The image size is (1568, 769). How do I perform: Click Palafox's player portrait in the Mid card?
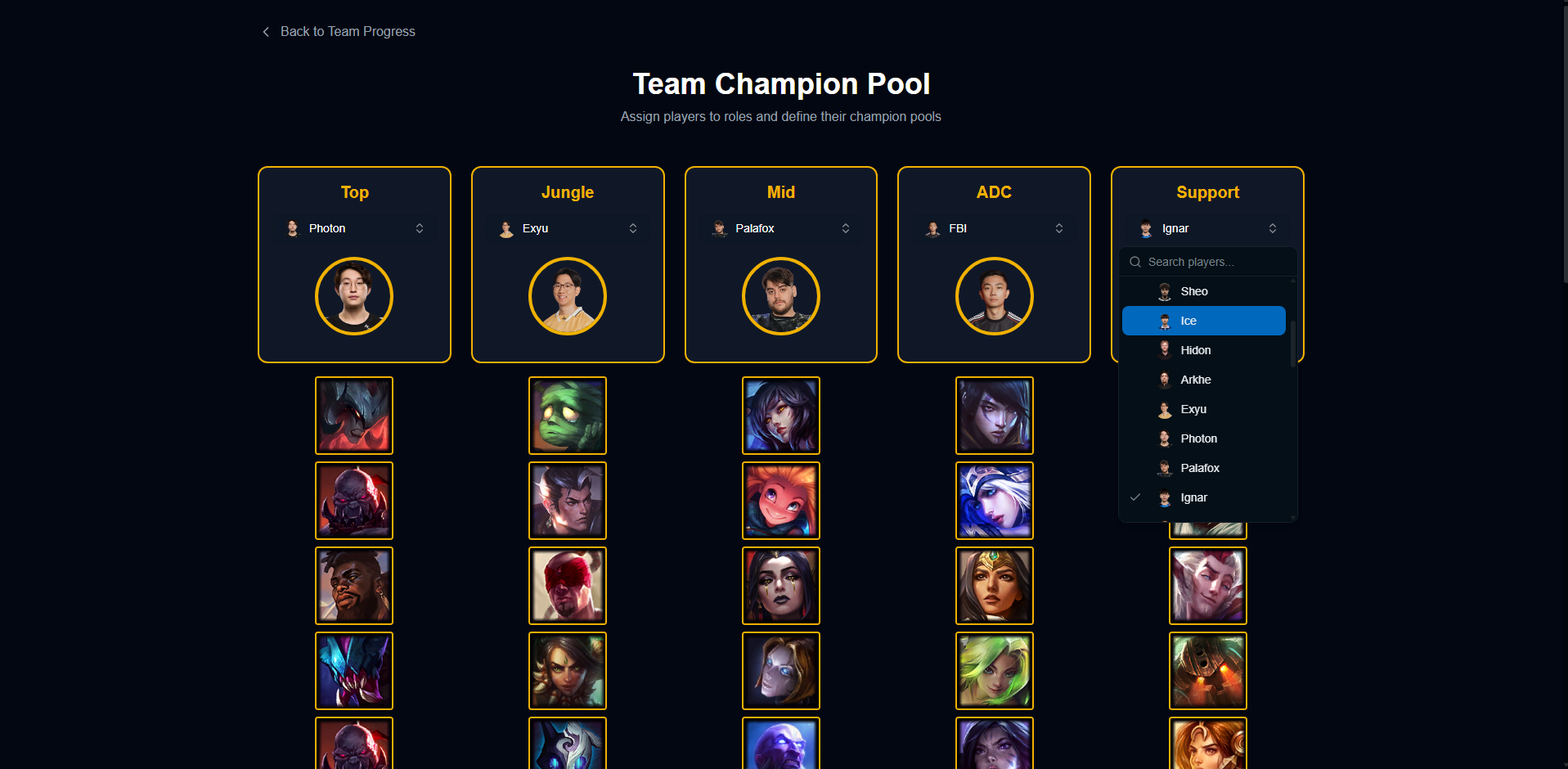tap(781, 296)
